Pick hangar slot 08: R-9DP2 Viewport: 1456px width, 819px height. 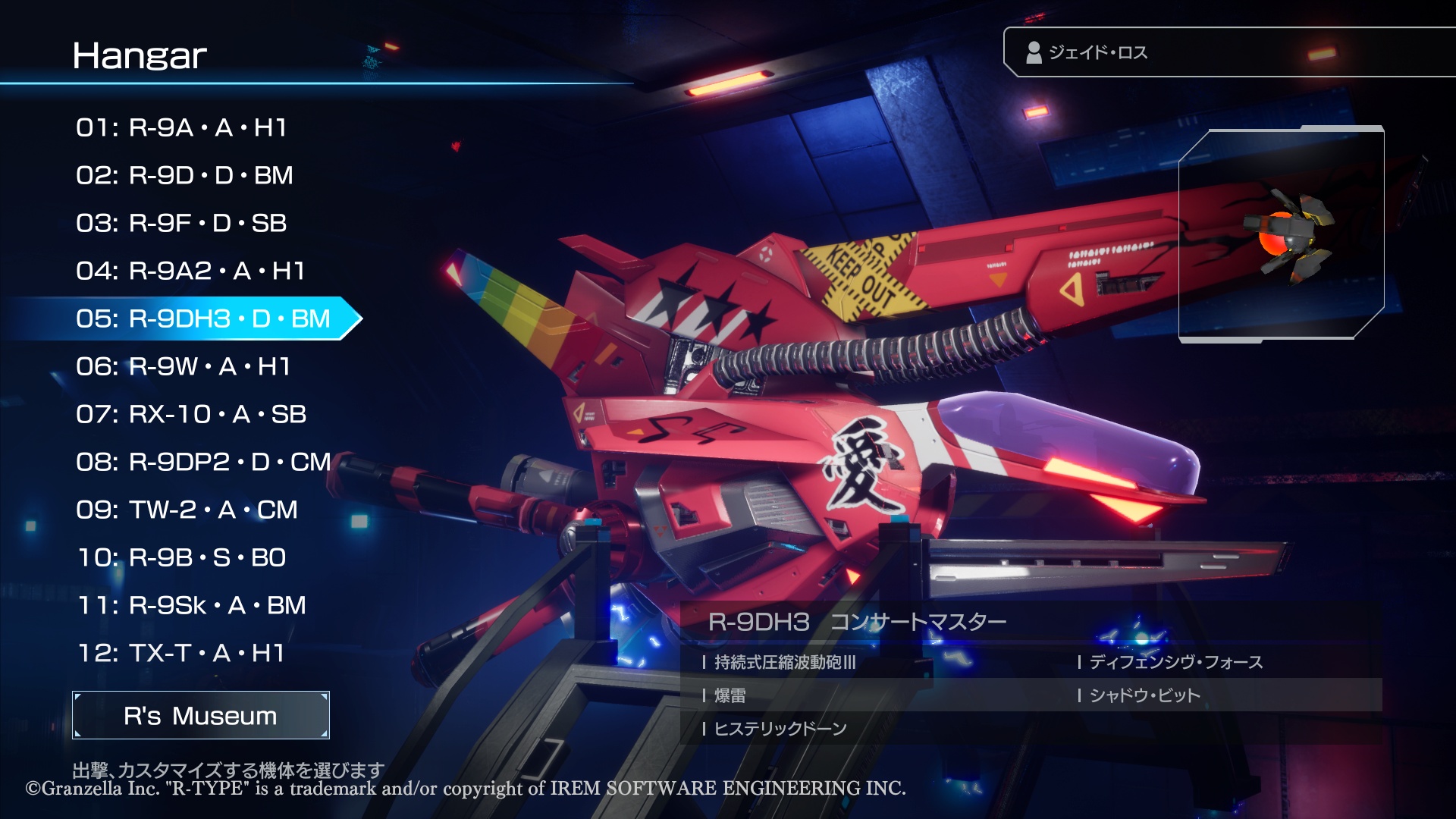(203, 462)
